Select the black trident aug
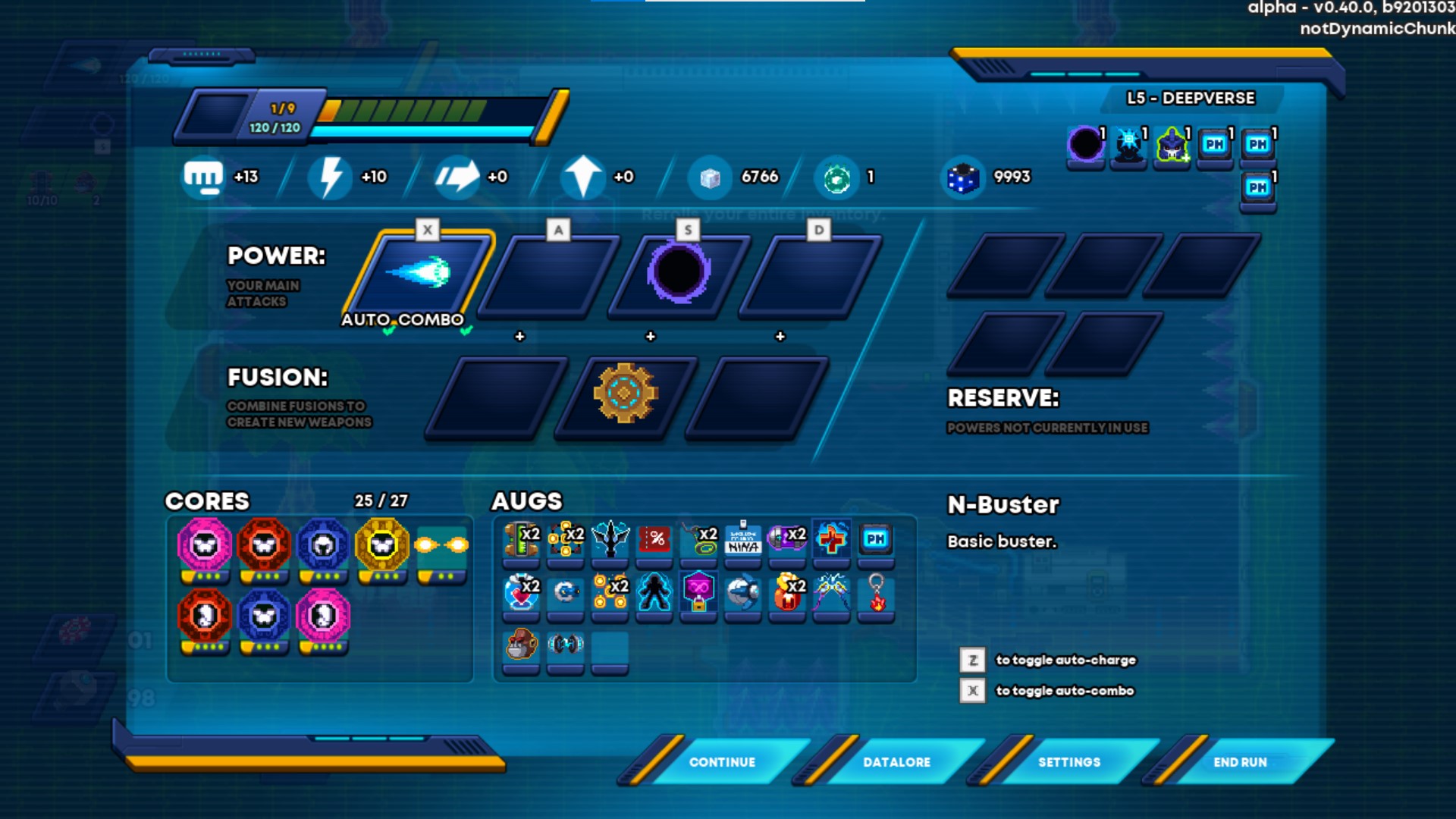The image size is (1456, 819). (x=610, y=539)
